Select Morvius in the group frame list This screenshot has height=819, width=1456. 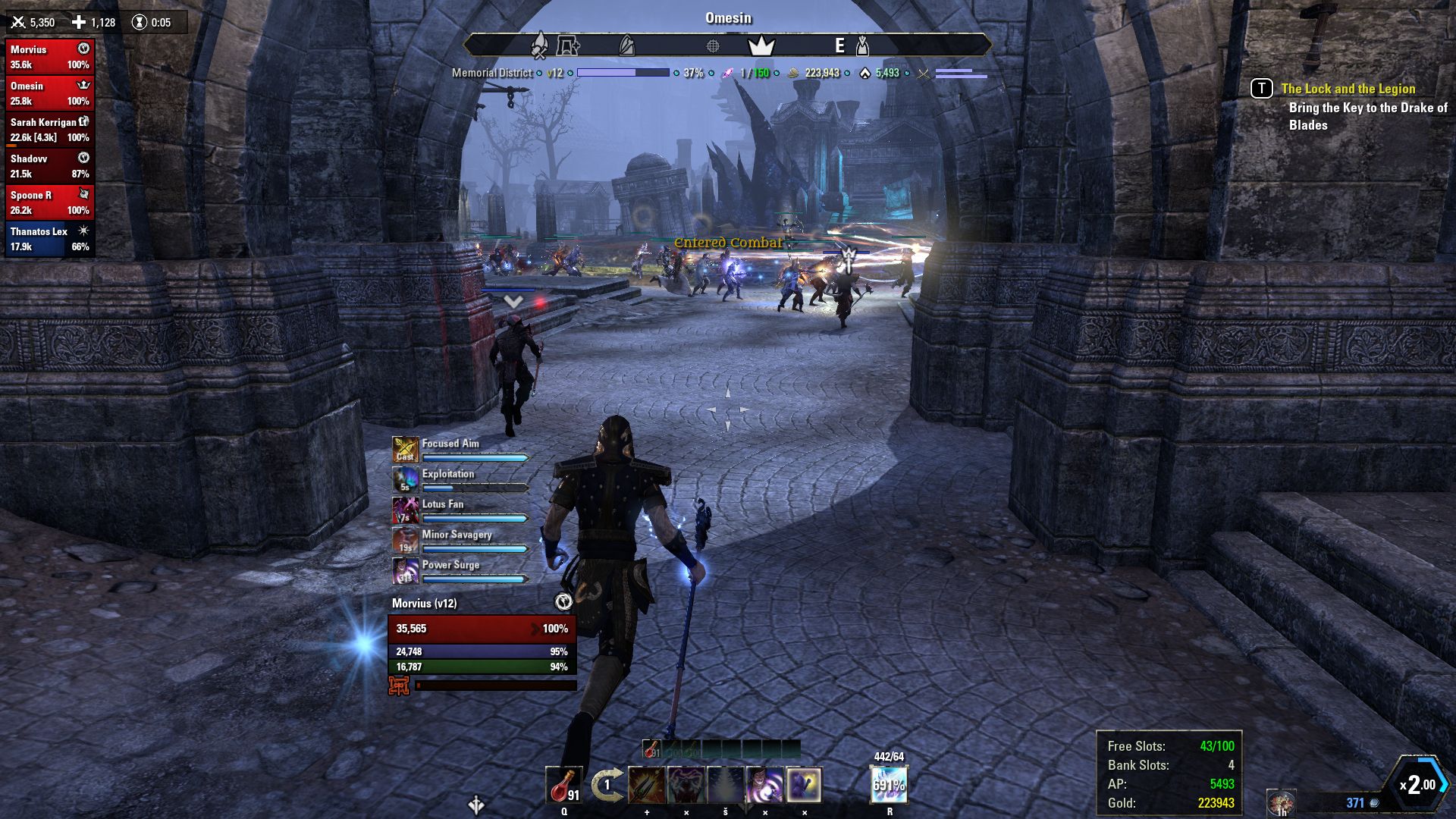49,57
